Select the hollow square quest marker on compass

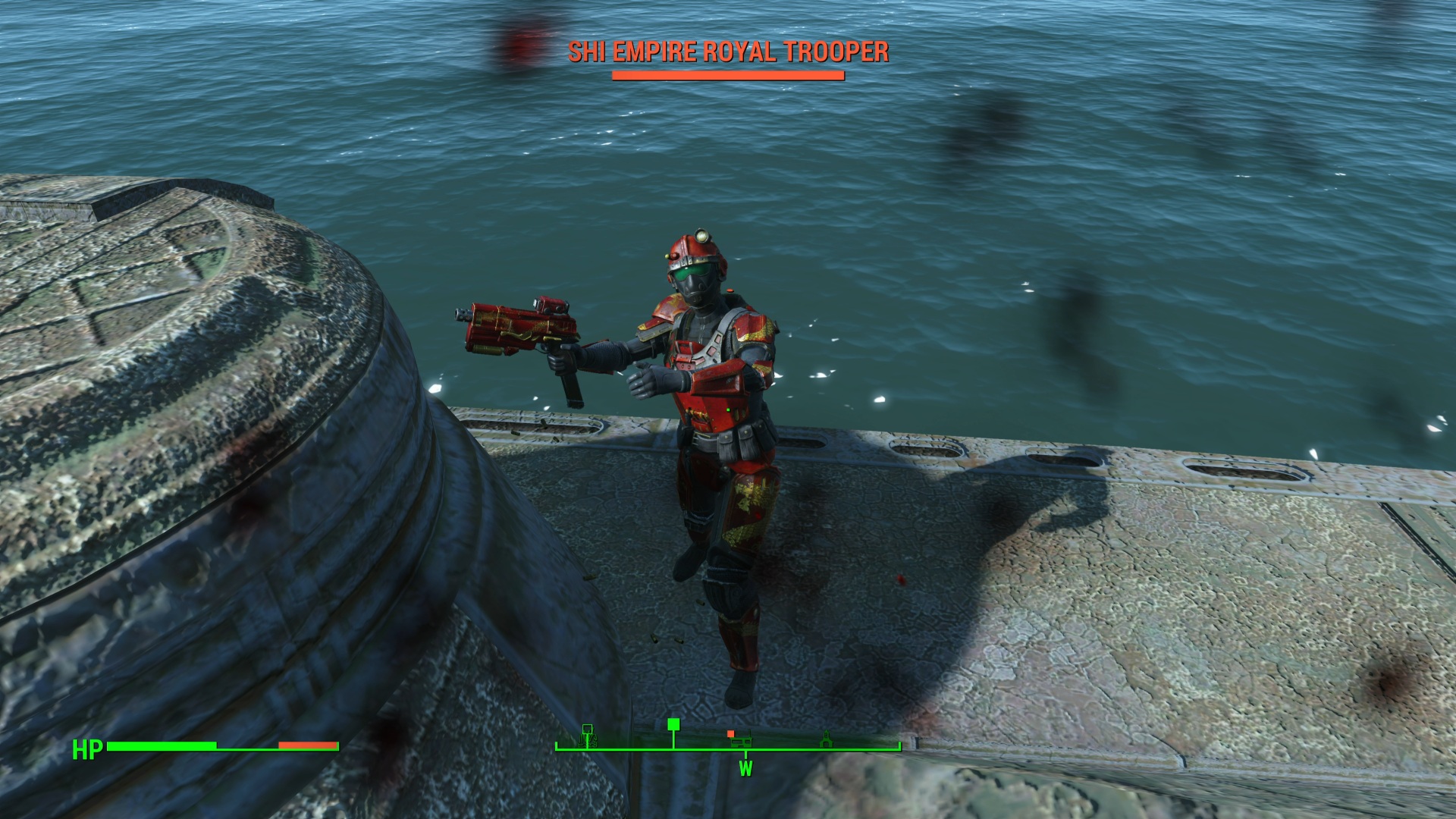click(x=587, y=730)
